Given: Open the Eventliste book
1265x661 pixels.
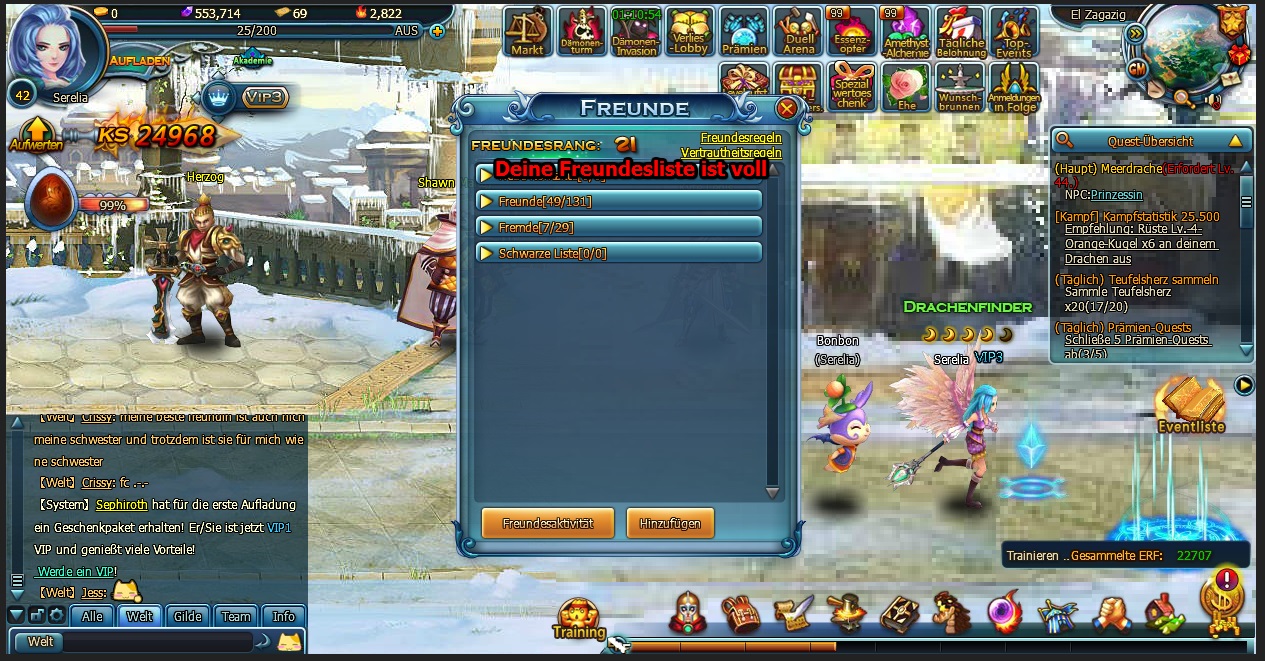Looking at the screenshot, I should [1190, 405].
